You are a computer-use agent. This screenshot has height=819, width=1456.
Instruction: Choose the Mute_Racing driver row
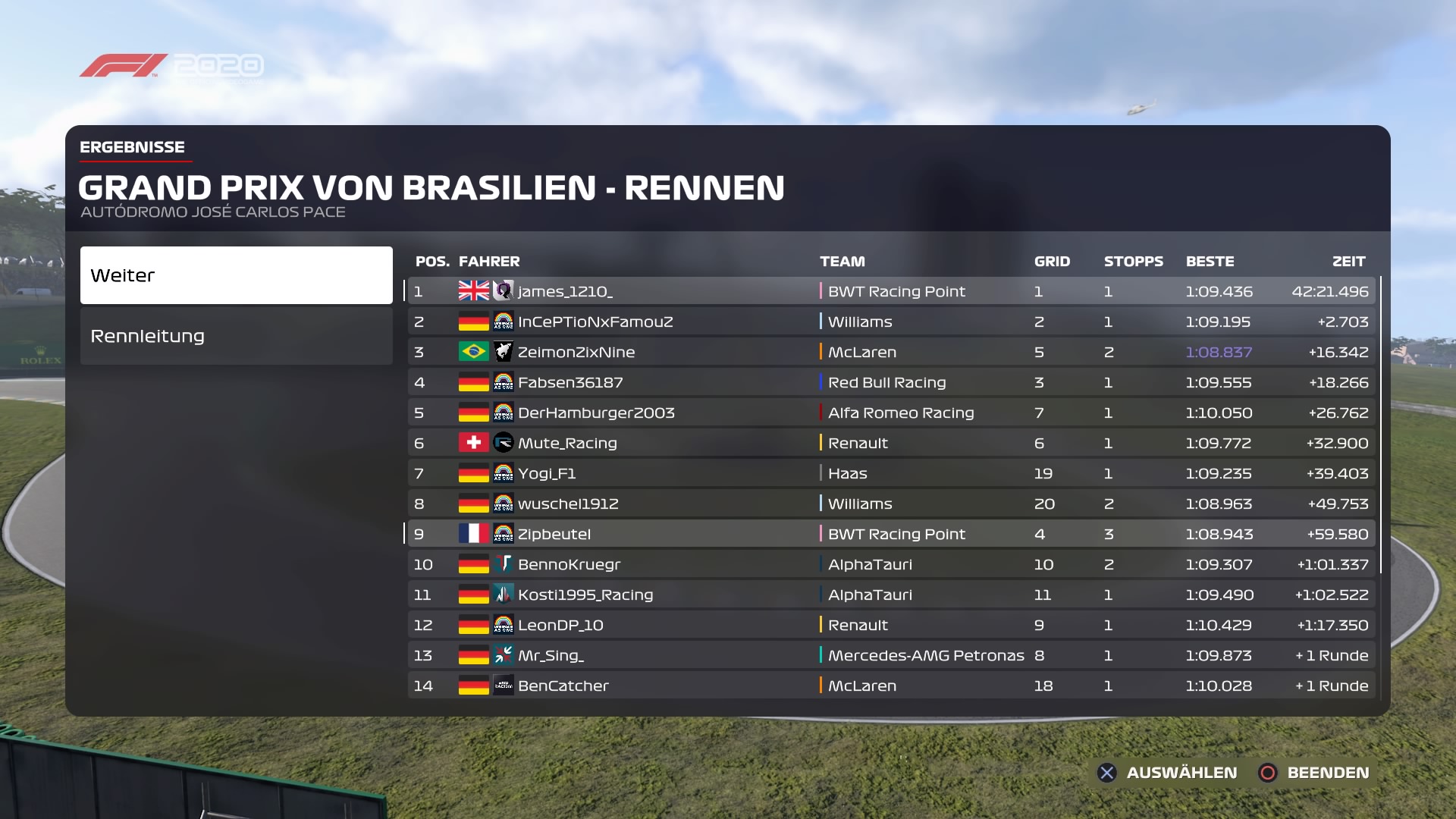click(x=891, y=443)
